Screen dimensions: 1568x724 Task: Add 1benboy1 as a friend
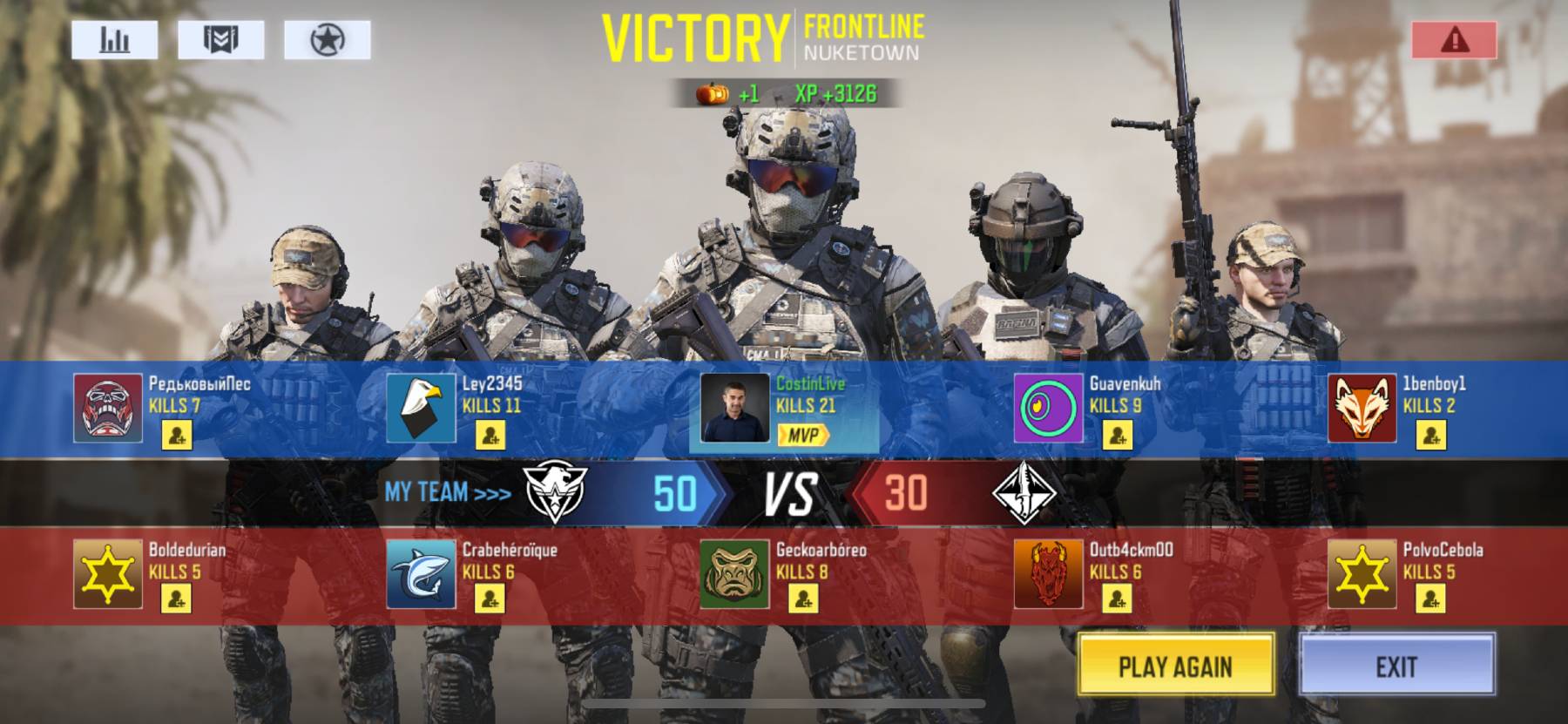coord(1431,435)
